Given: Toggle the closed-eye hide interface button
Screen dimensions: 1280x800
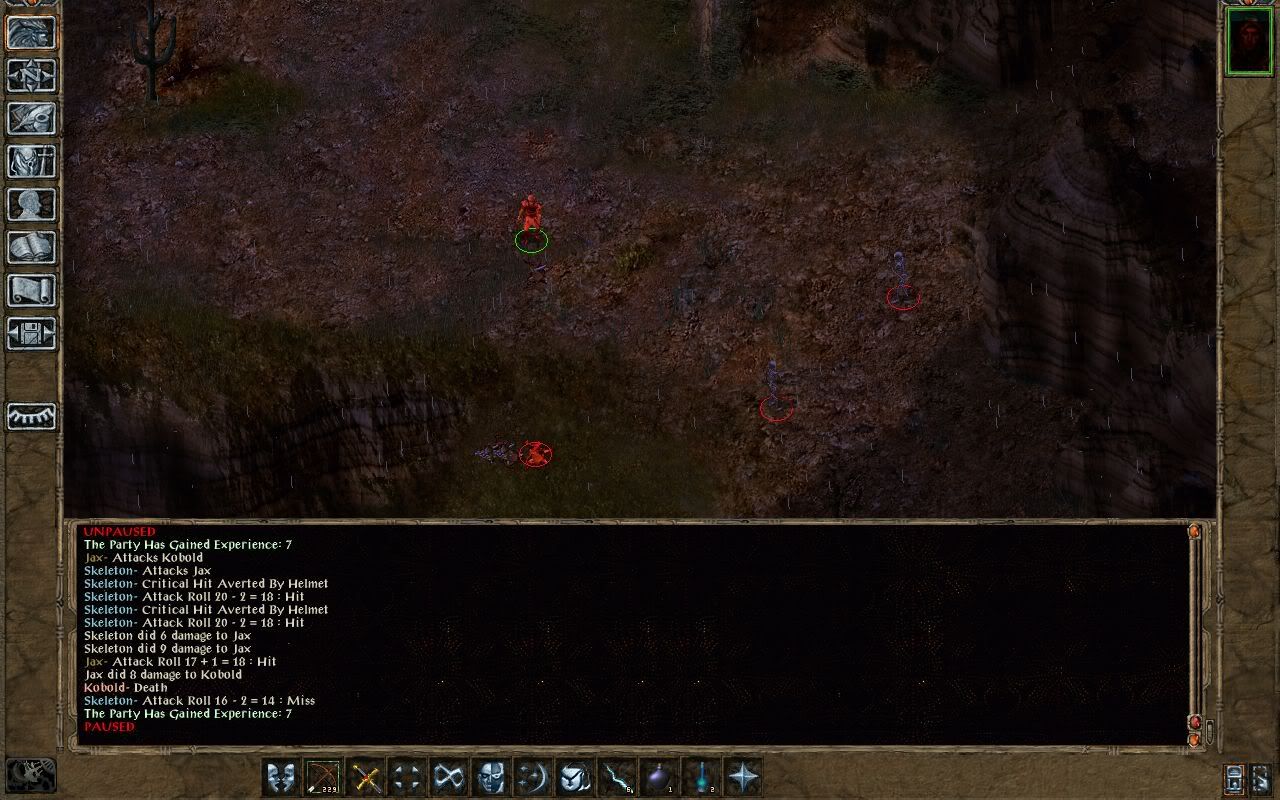Looking at the screenshot, I should (31, 416).
